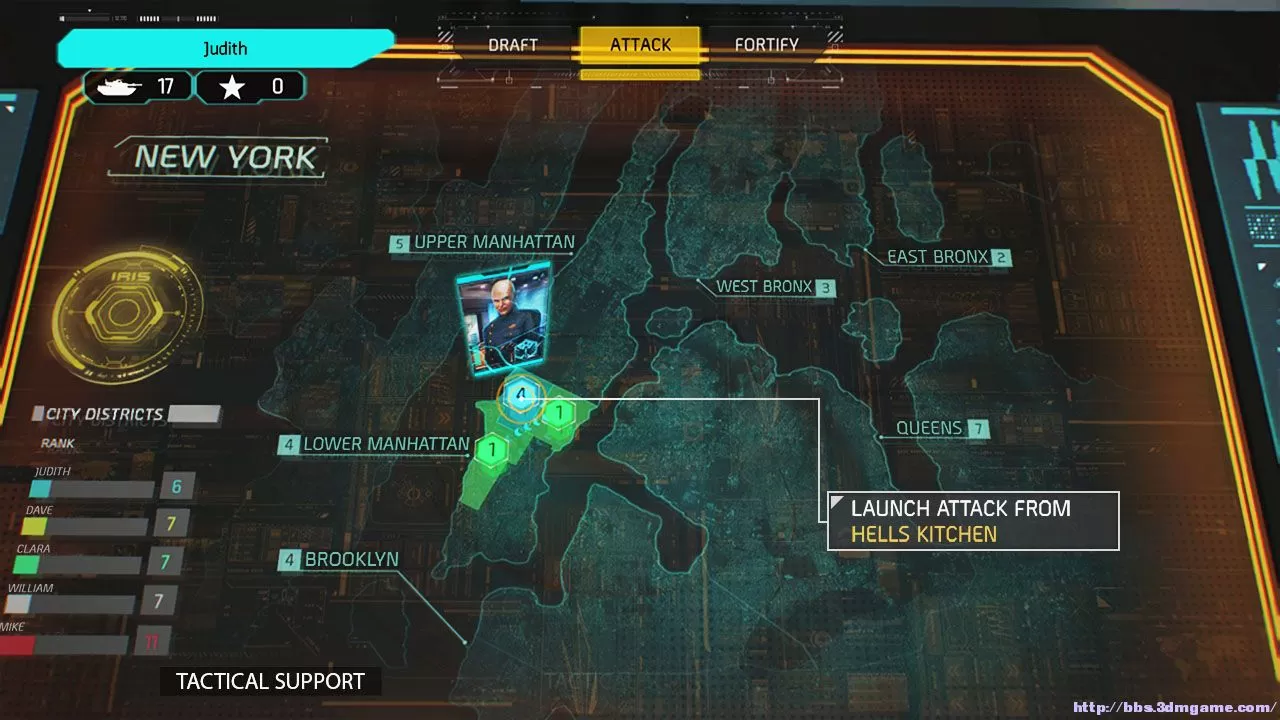Click the 3 badge next to West Bronx
Screen dimensions: 1280x720
824,288
